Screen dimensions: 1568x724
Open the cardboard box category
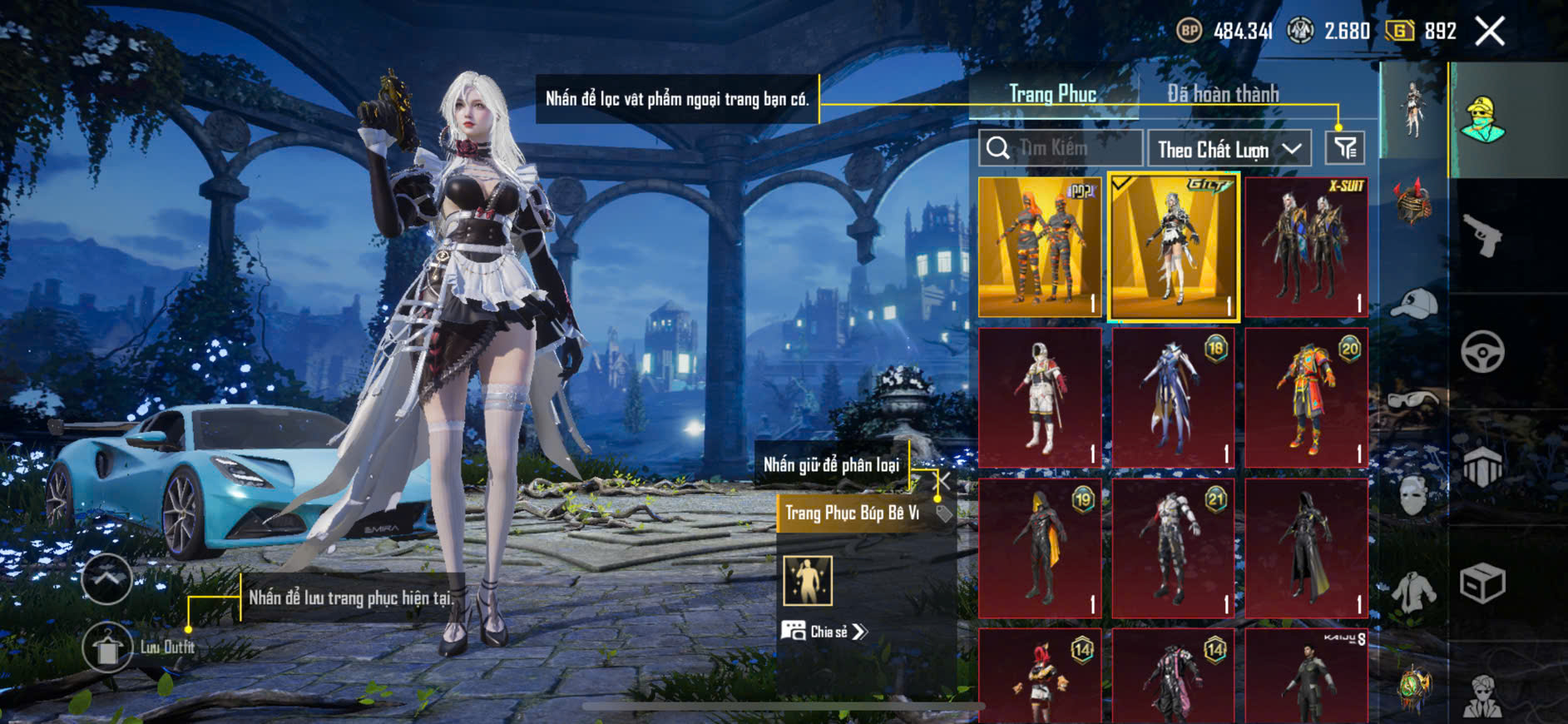click(x=1482, y=583)
